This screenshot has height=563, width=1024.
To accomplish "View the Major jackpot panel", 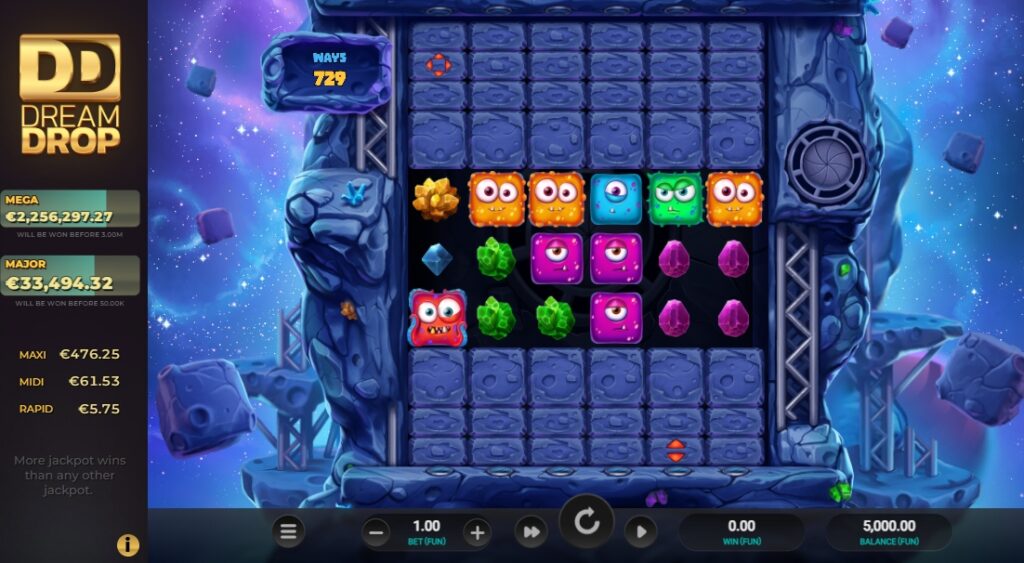I will (71, 276).
